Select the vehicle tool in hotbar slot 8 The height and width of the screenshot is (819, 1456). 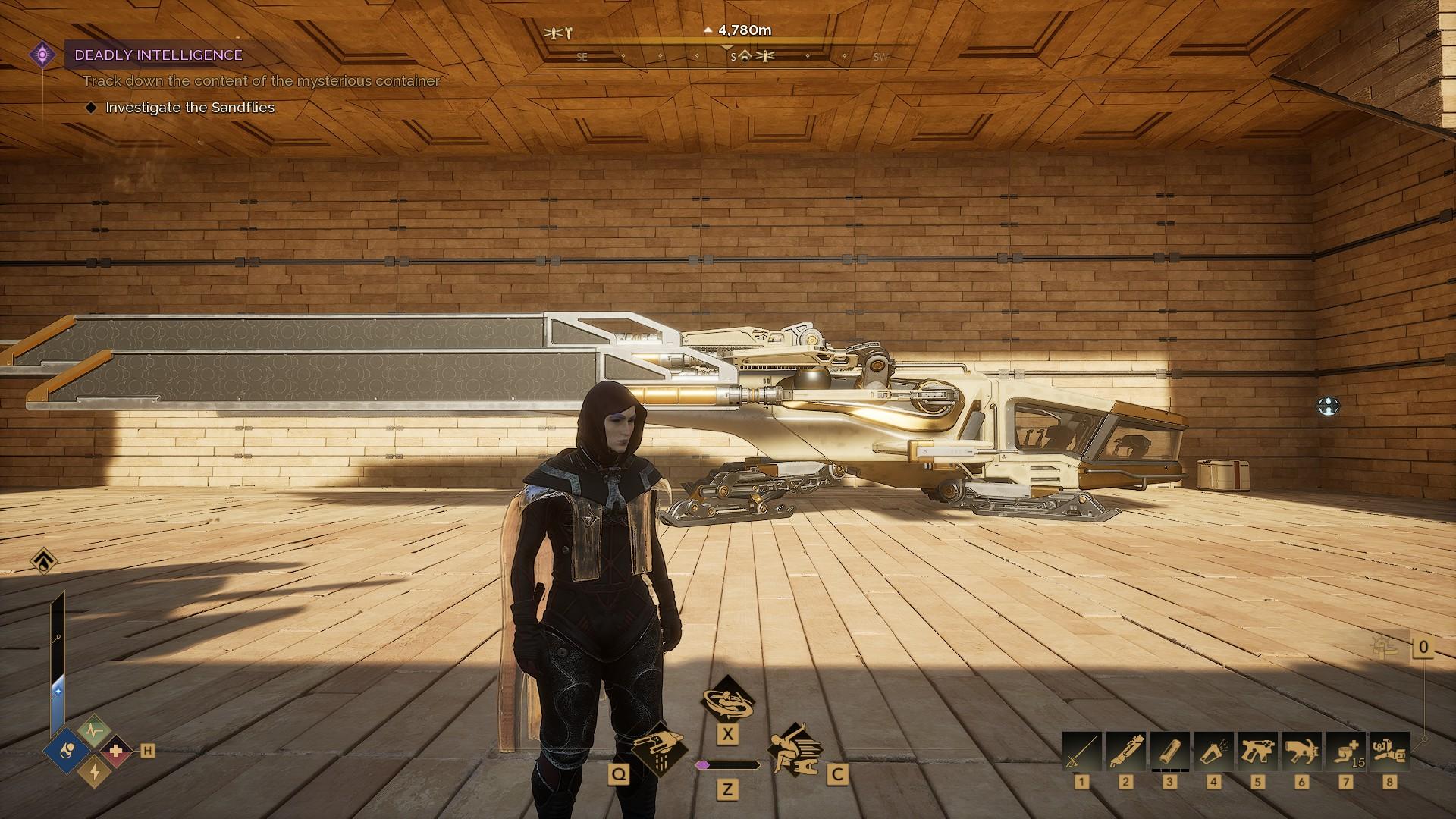point(1389,751)
